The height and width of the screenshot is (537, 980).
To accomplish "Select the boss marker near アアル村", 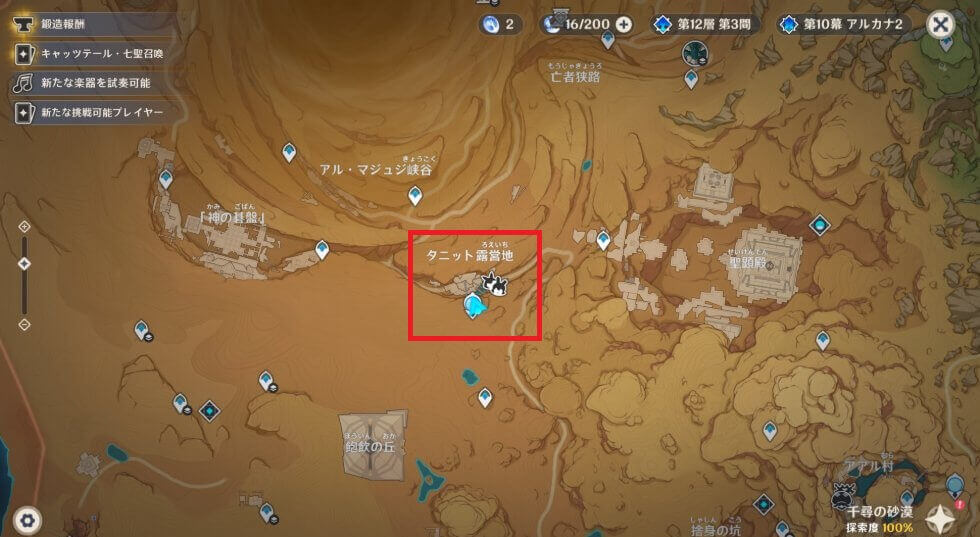I will [x=843, y=493].
